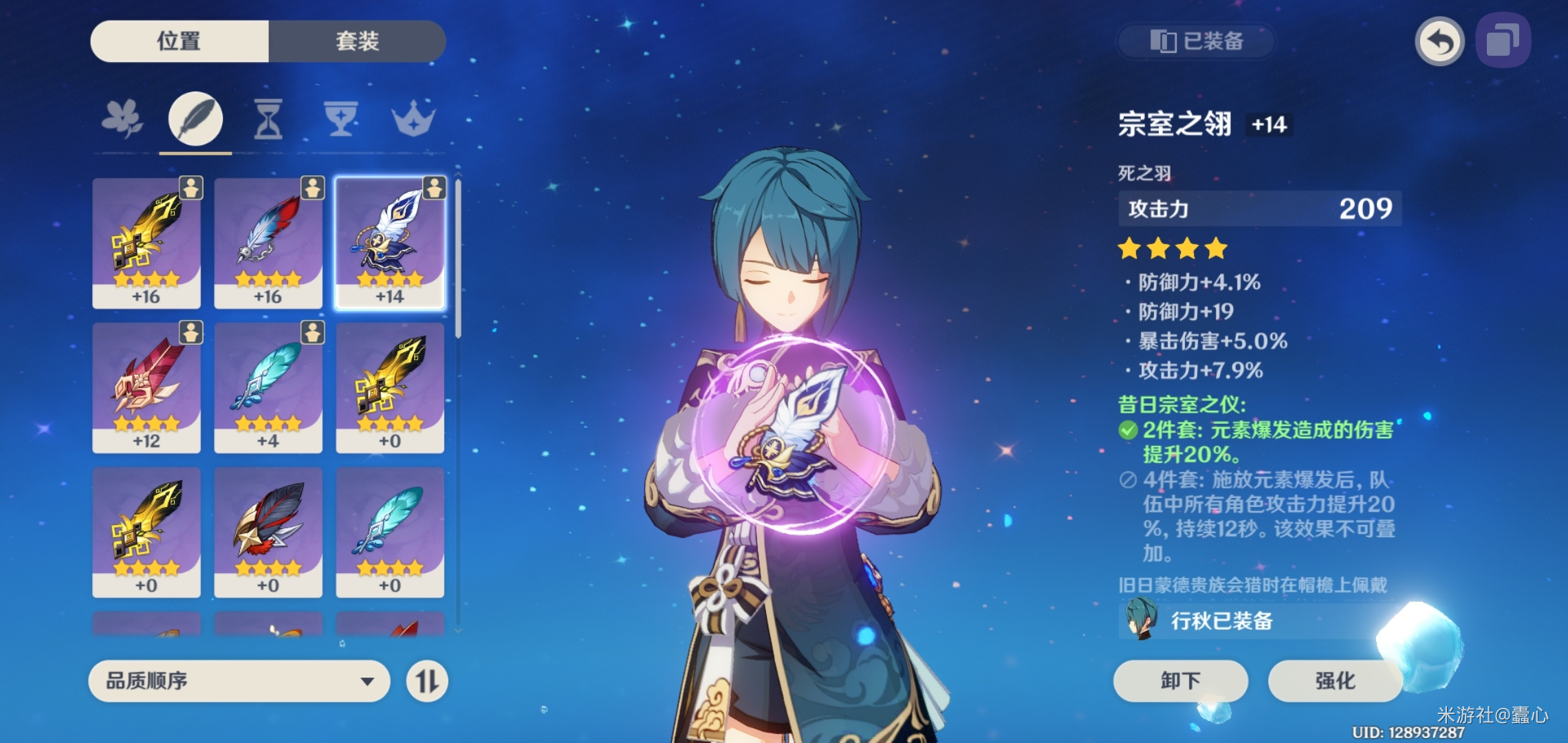Select the white and blue feather +14

390,243
